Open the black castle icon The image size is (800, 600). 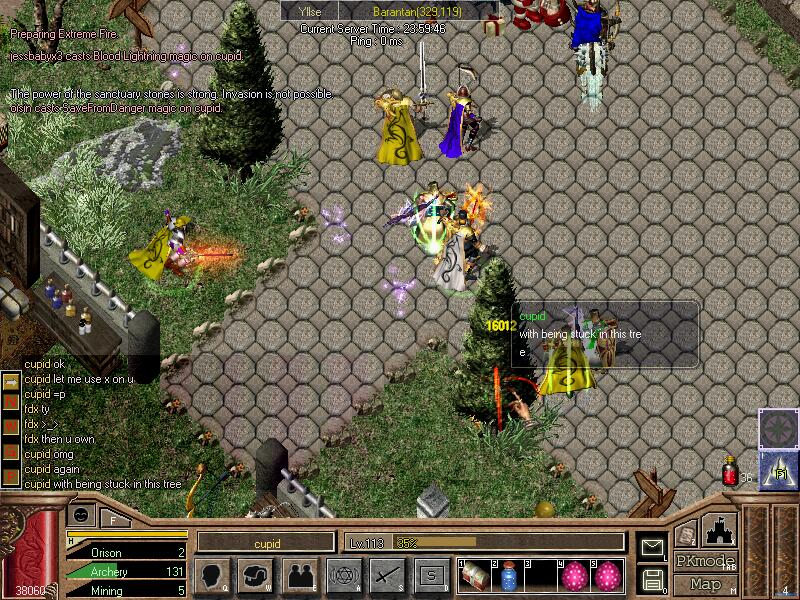pos(721,528)
